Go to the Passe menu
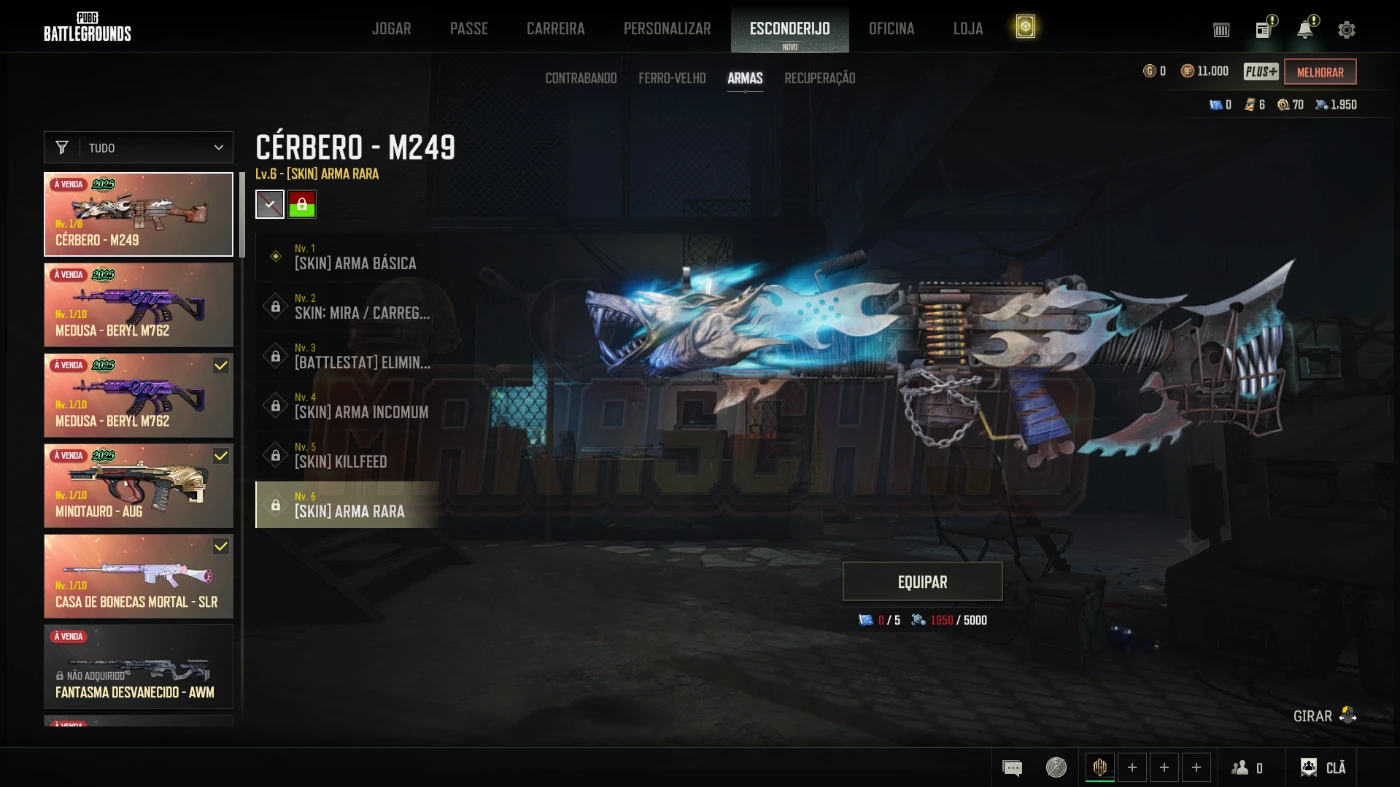The image size is (1400, 787). (x=468, y=28)
